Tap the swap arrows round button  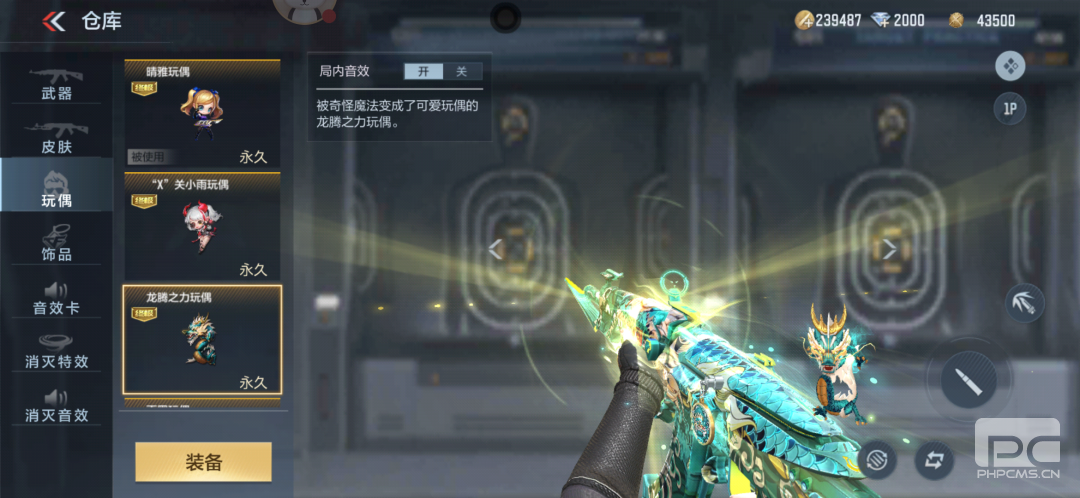point(934,461)
